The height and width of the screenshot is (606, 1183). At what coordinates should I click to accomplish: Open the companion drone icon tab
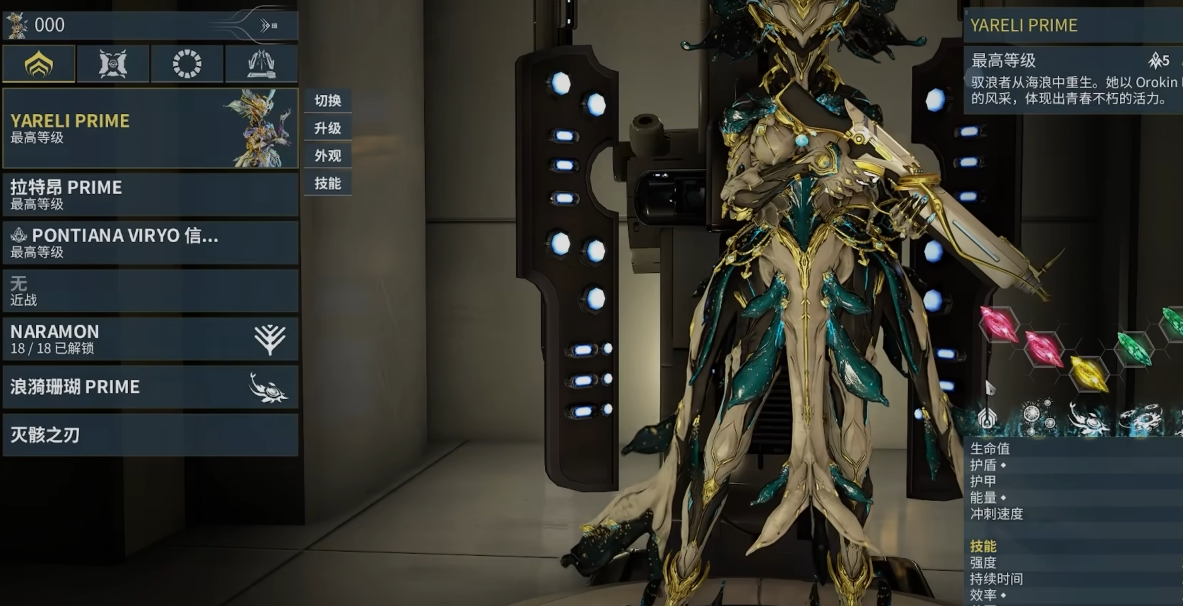pyautogui.click(x=113, y=64)
